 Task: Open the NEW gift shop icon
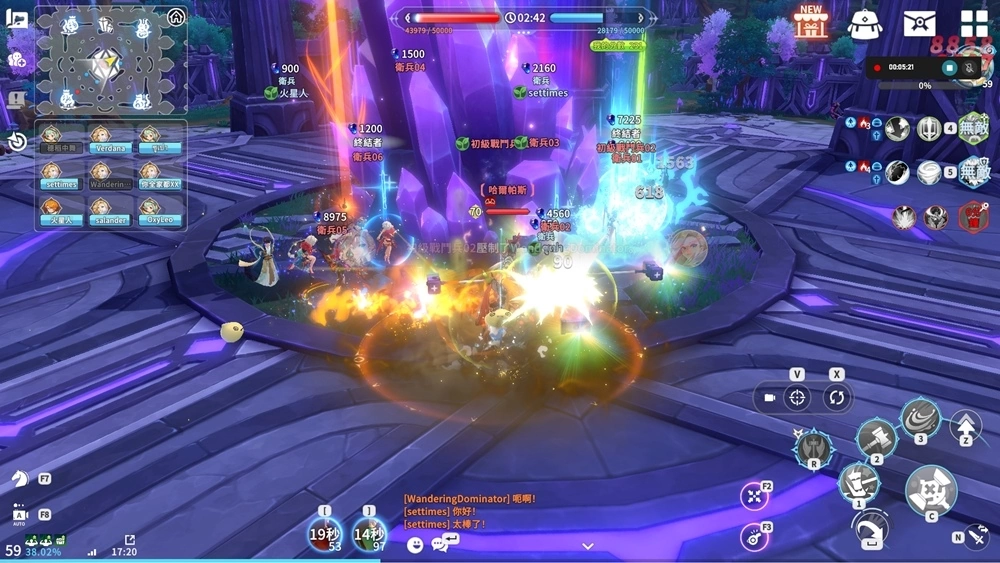tap(811, 22)
